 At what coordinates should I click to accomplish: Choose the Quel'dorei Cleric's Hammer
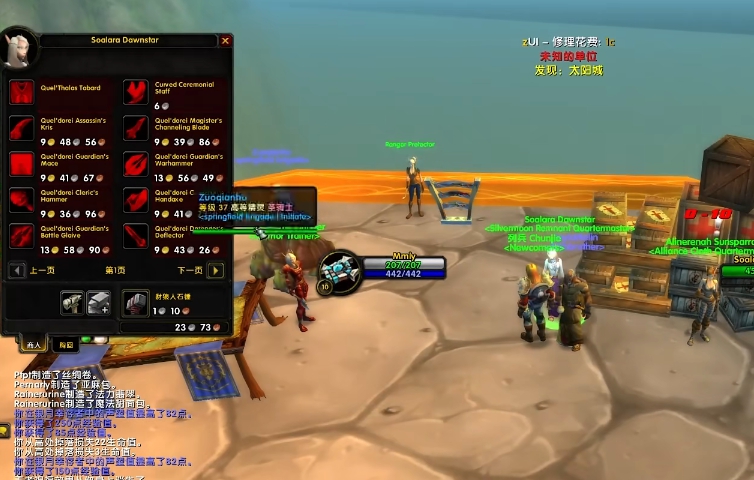22,200
